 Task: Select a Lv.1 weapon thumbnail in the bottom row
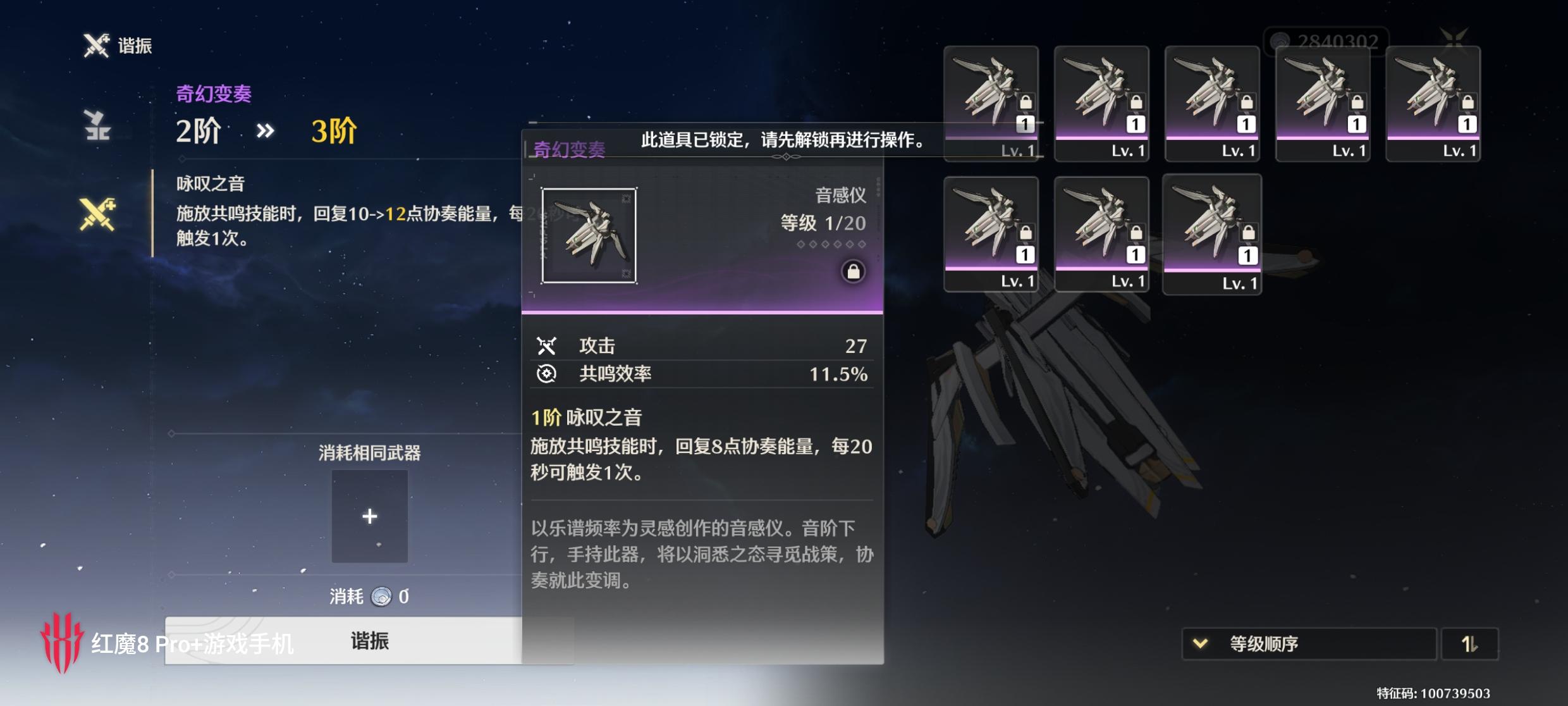pos(993,234)
